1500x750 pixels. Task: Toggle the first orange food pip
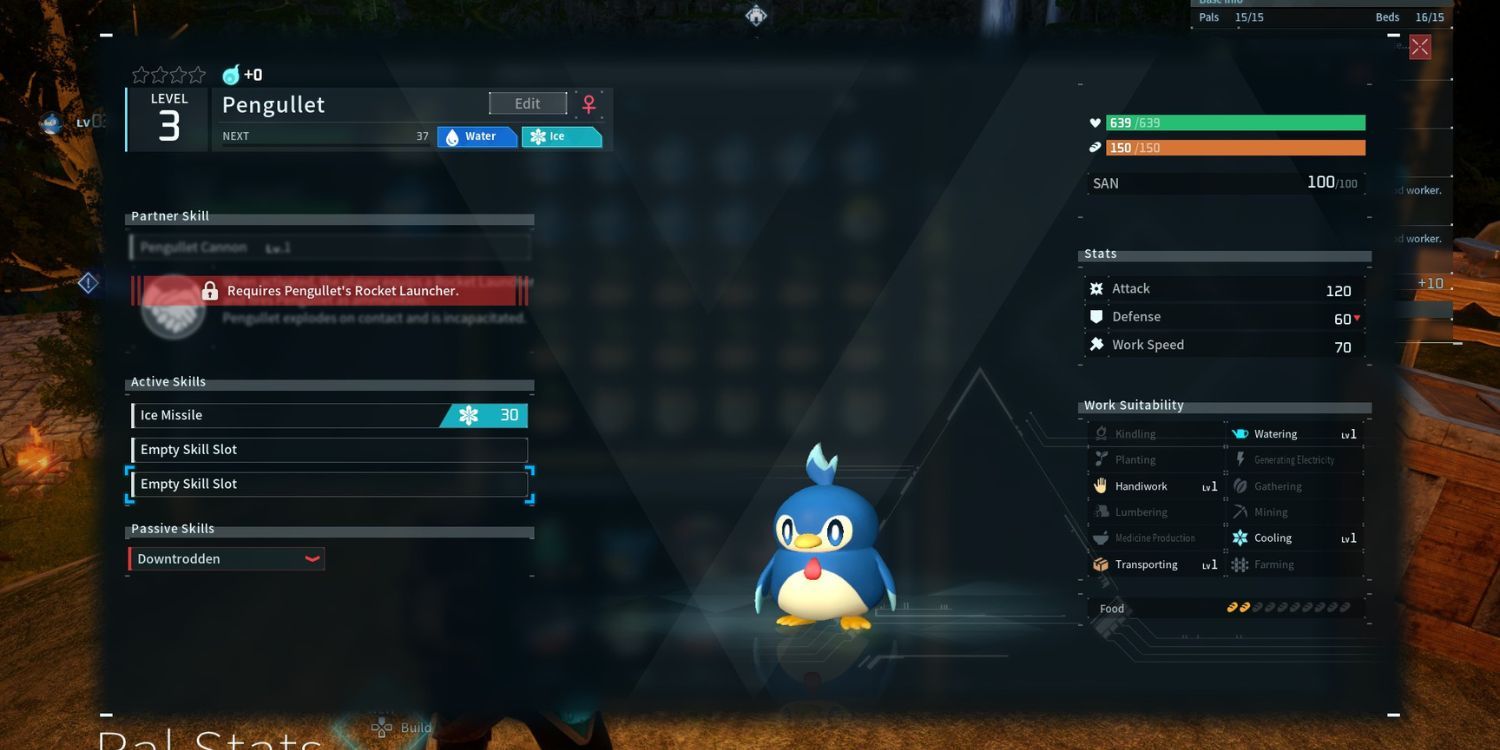click(x=1233, y=606)
